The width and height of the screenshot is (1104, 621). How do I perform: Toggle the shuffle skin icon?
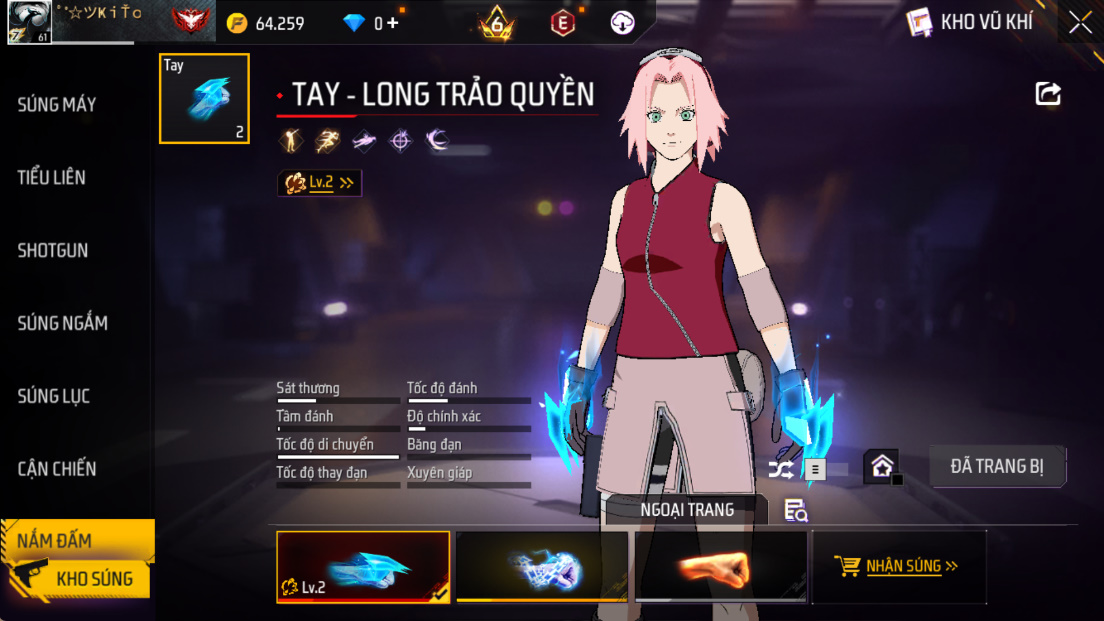coord(781,468)
